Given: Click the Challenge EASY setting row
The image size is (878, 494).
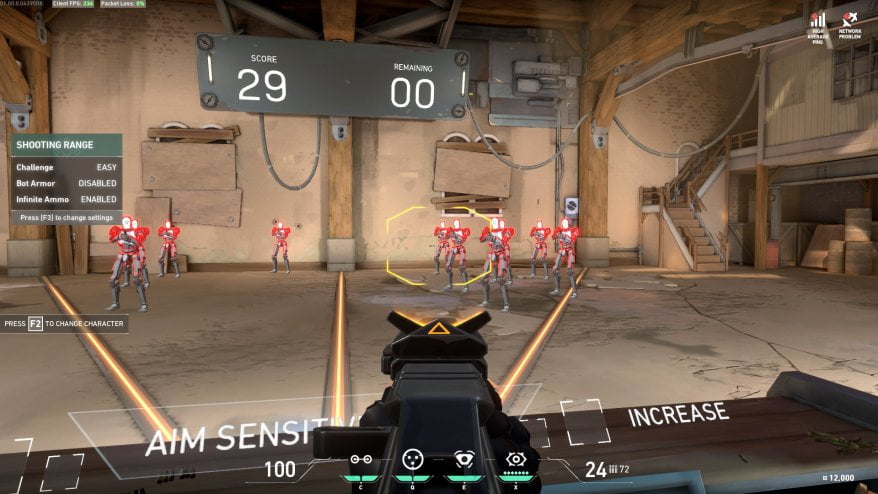Looking at the screenshot, I should 66,167.
